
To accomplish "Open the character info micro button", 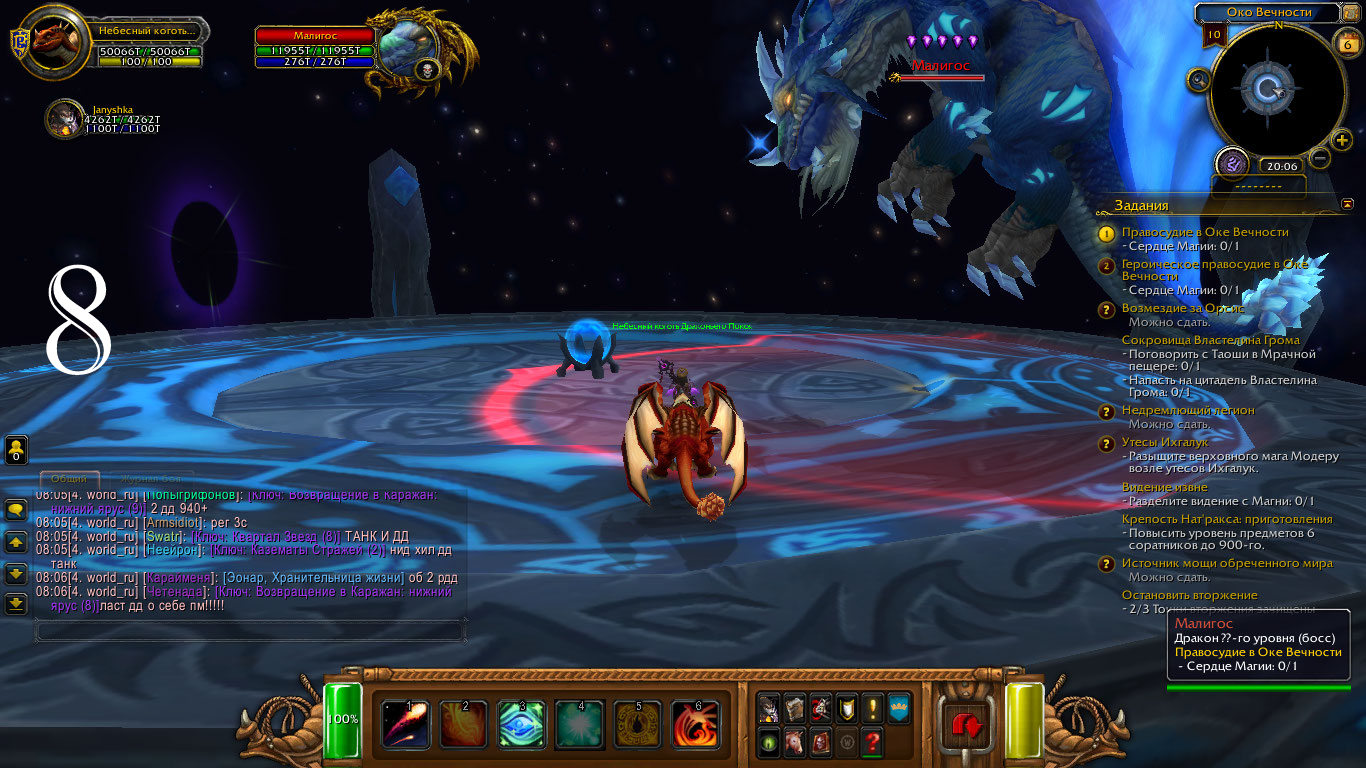I will tap(768, 708).
